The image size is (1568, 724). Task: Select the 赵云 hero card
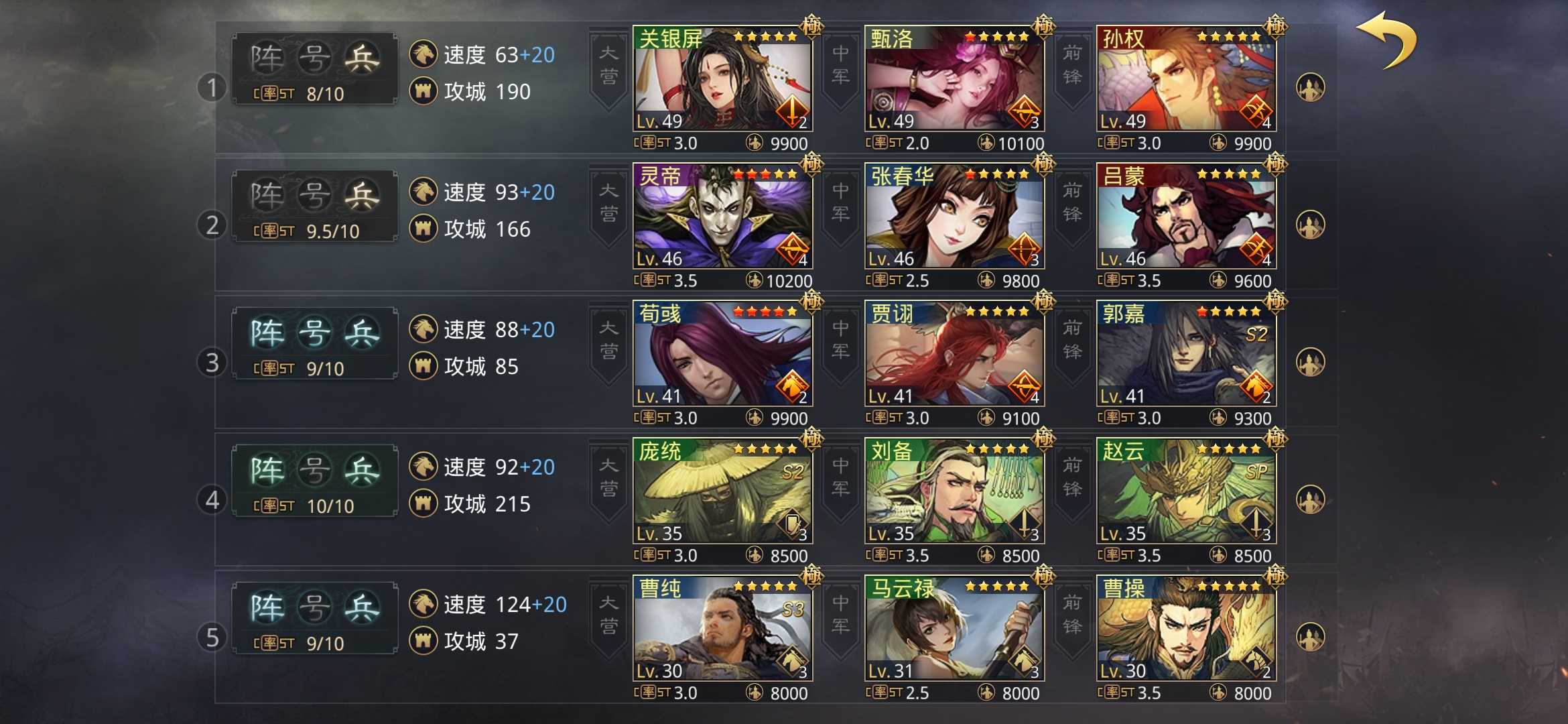(x=1186, y=491)
